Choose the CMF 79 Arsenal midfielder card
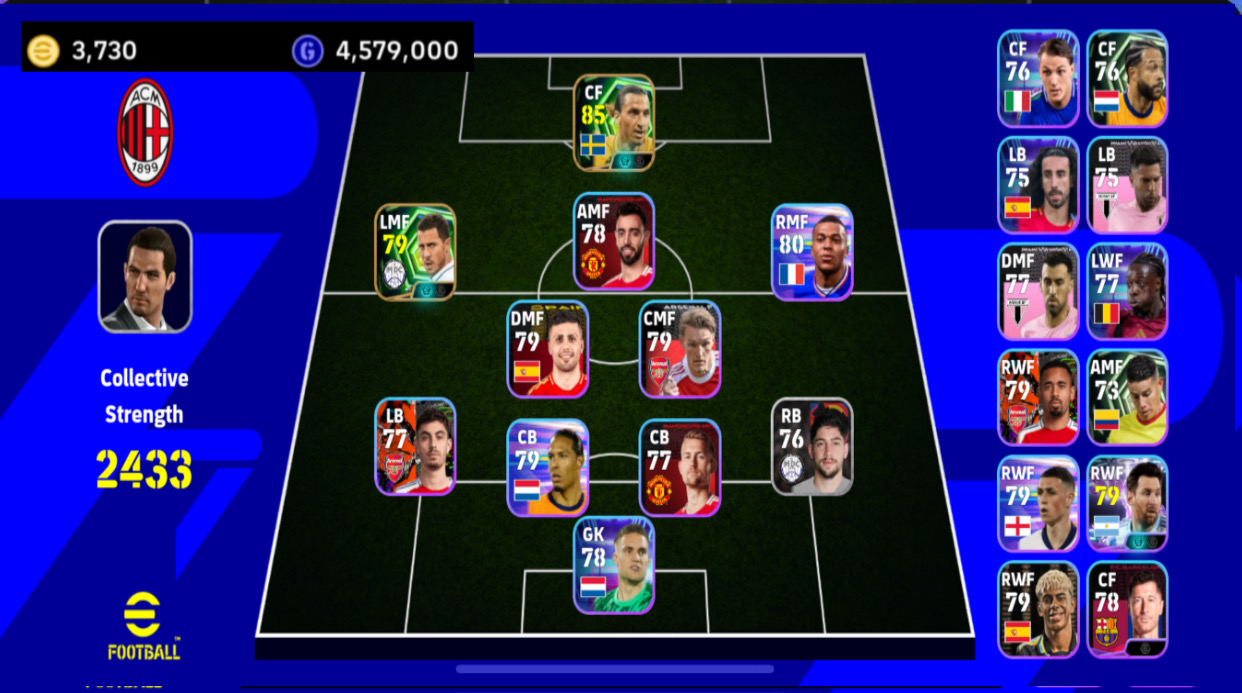The image size is (1242, 693). pos(680,349)
